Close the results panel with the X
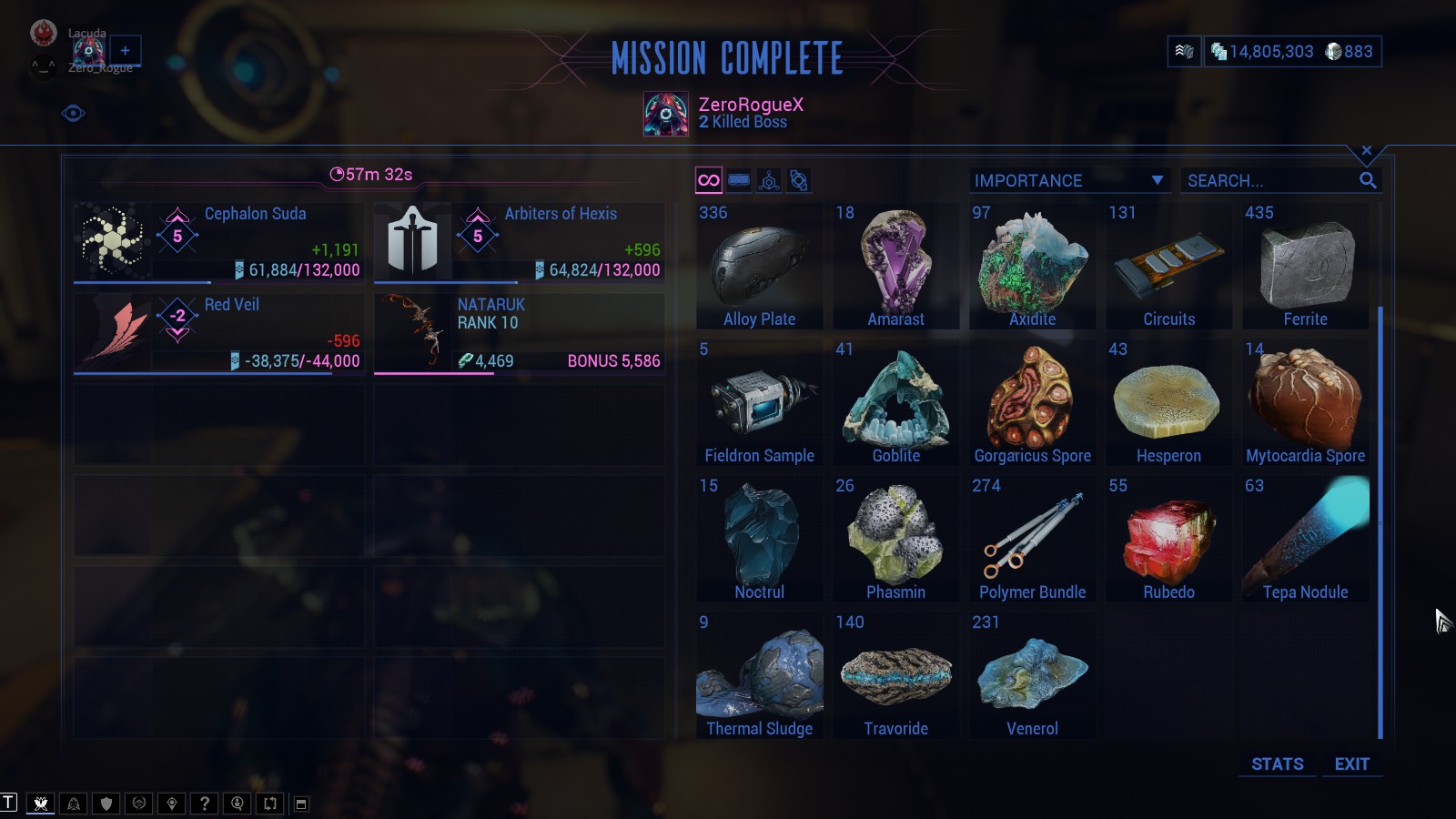1456x819 pixels. 1366,150
